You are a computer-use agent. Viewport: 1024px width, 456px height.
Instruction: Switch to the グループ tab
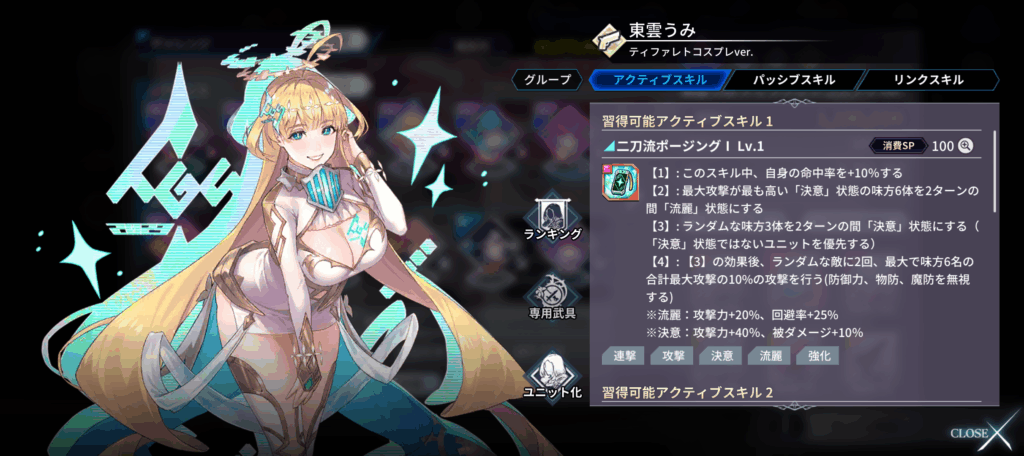point(548,80)
